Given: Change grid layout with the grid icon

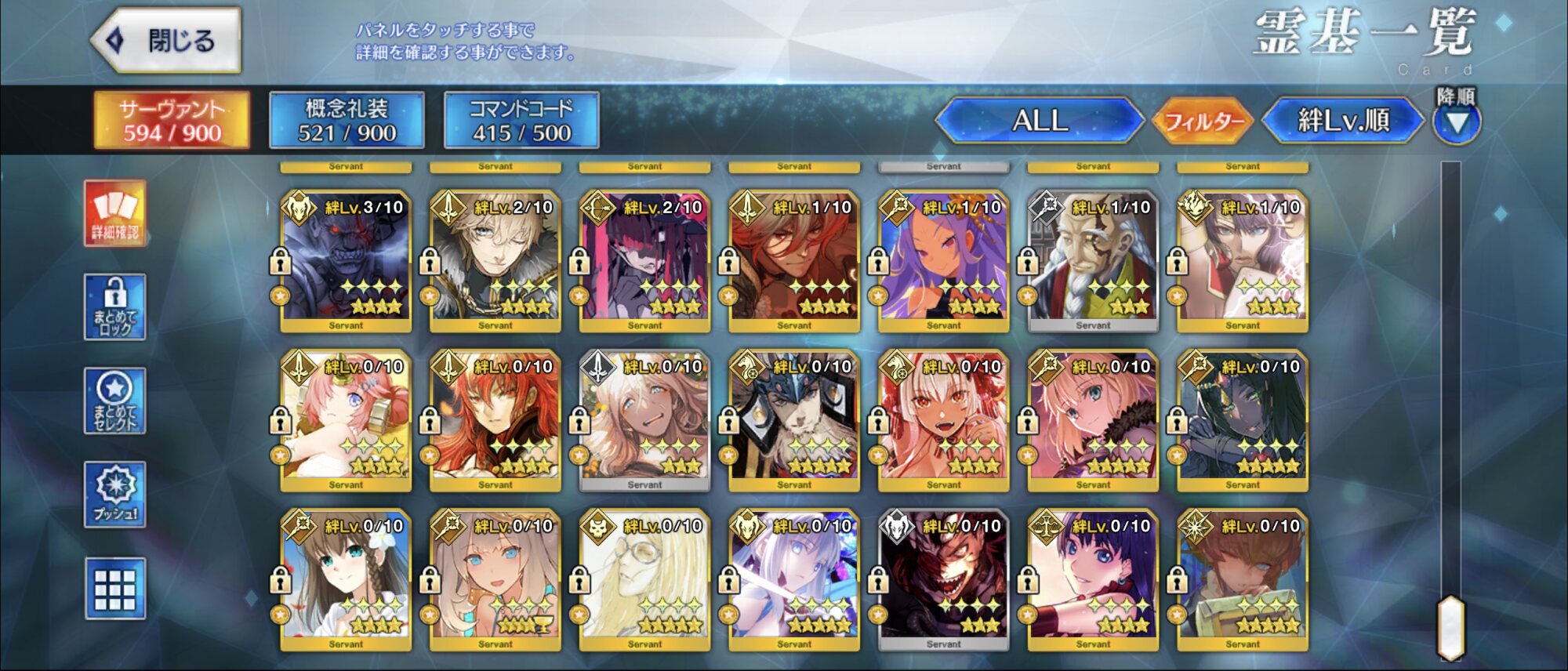Looking at the screenshot, I should [115, 589].
